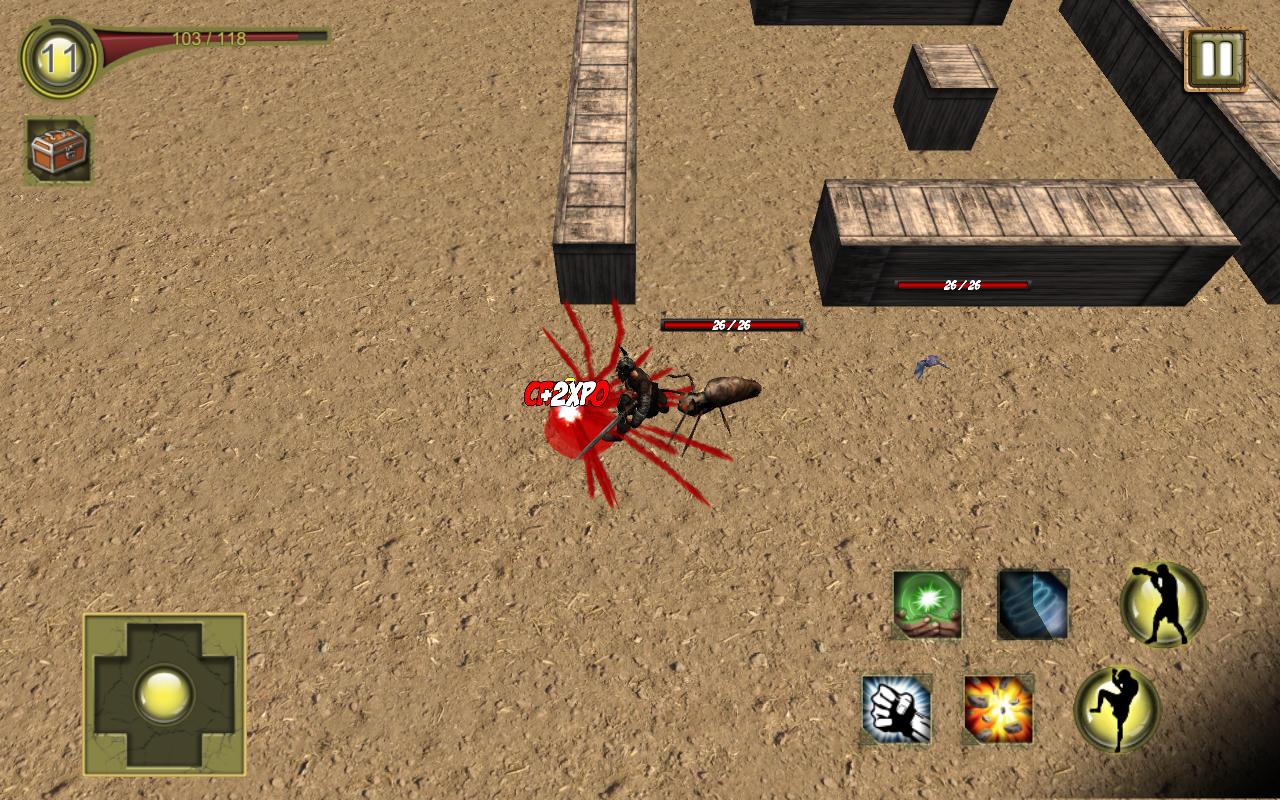Tap the +2XP reward text

(x=565, y=393)
